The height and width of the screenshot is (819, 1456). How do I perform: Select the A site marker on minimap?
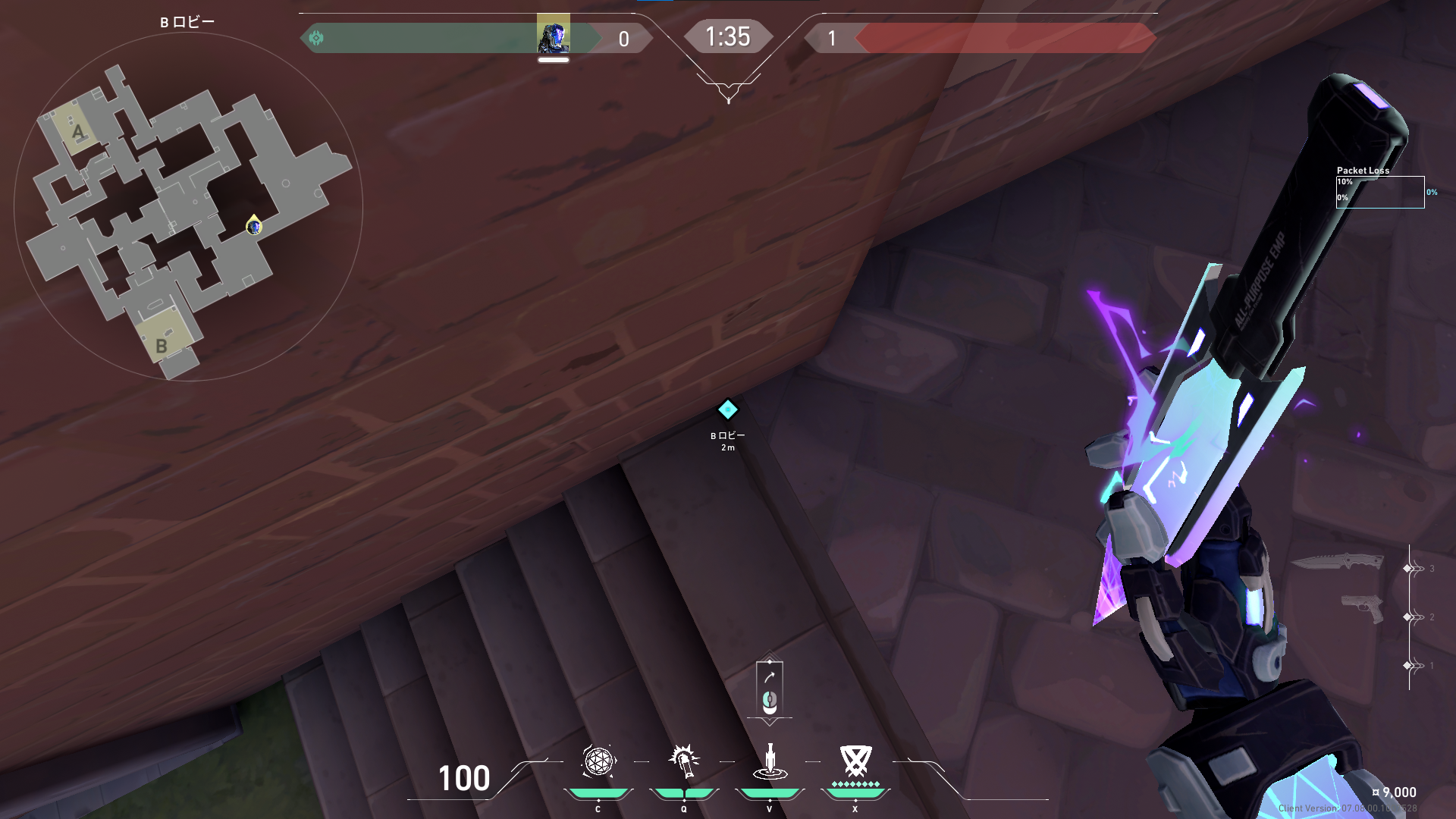click(77, 133)
